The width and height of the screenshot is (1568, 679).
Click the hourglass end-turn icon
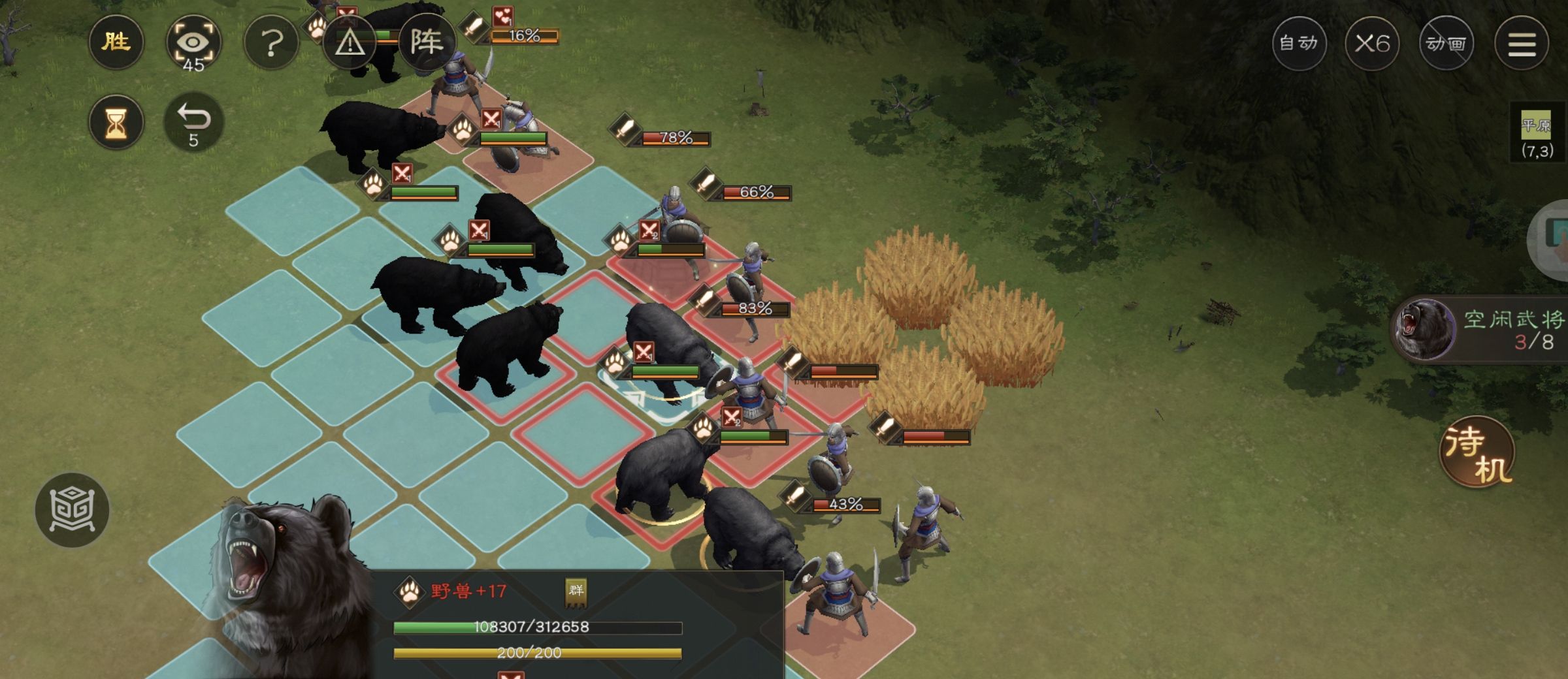pyautogui.click(x=116, y=122)
